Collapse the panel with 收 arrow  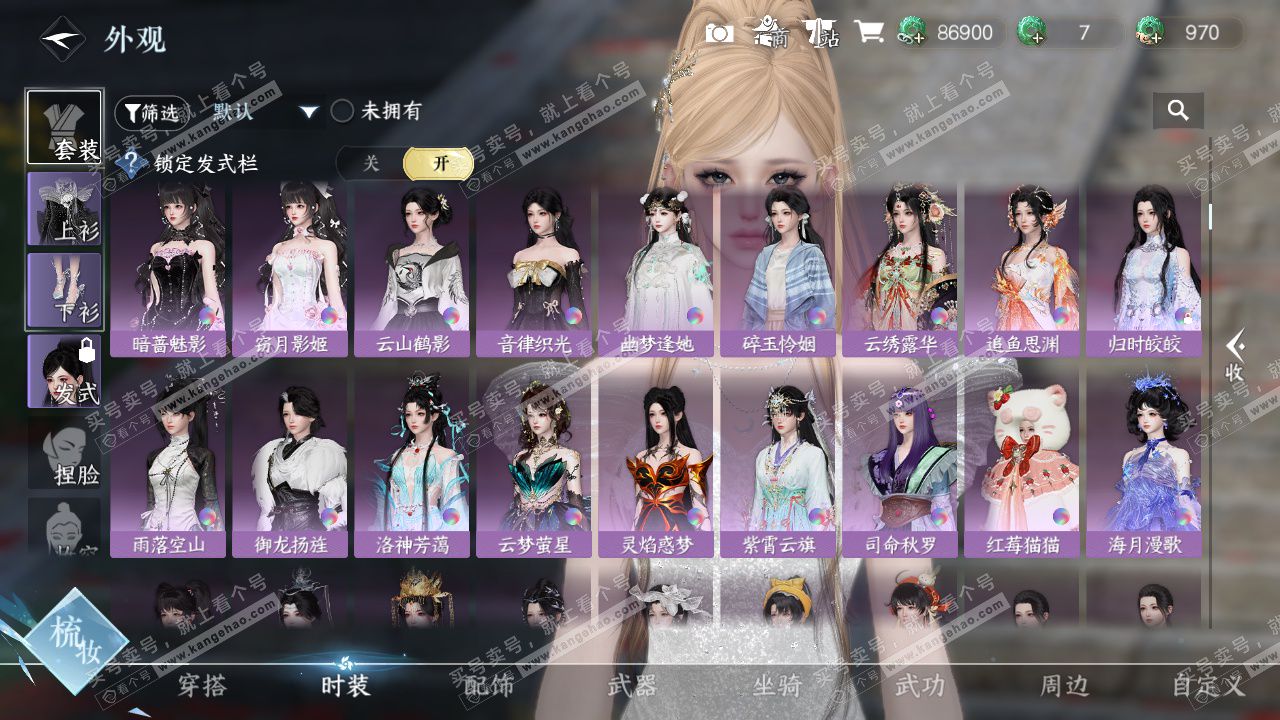(x=1236, y=356)
